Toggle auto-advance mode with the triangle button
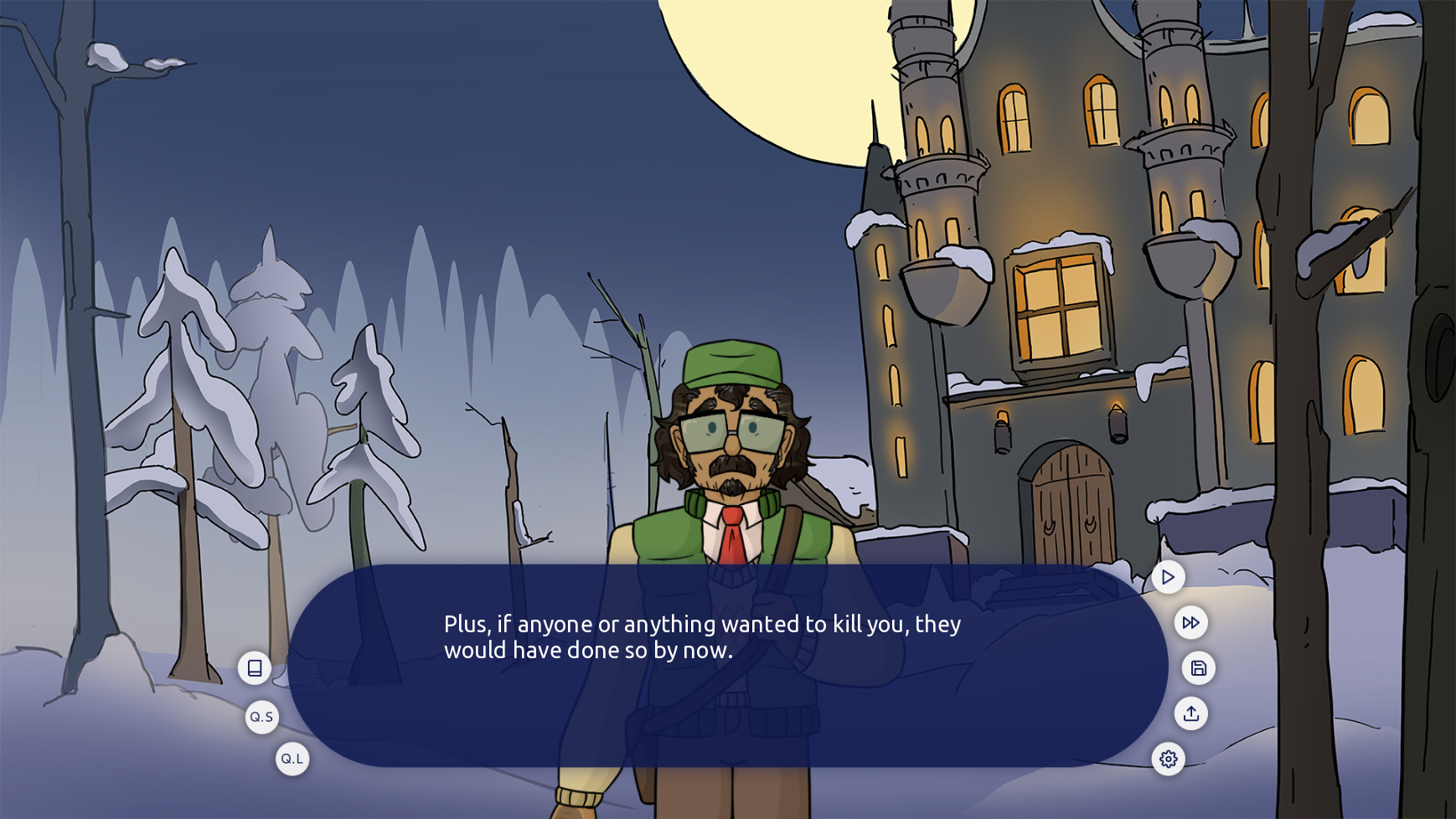Image resolution: width=1456 pixels, height=819 pixels. point(1167,577)
